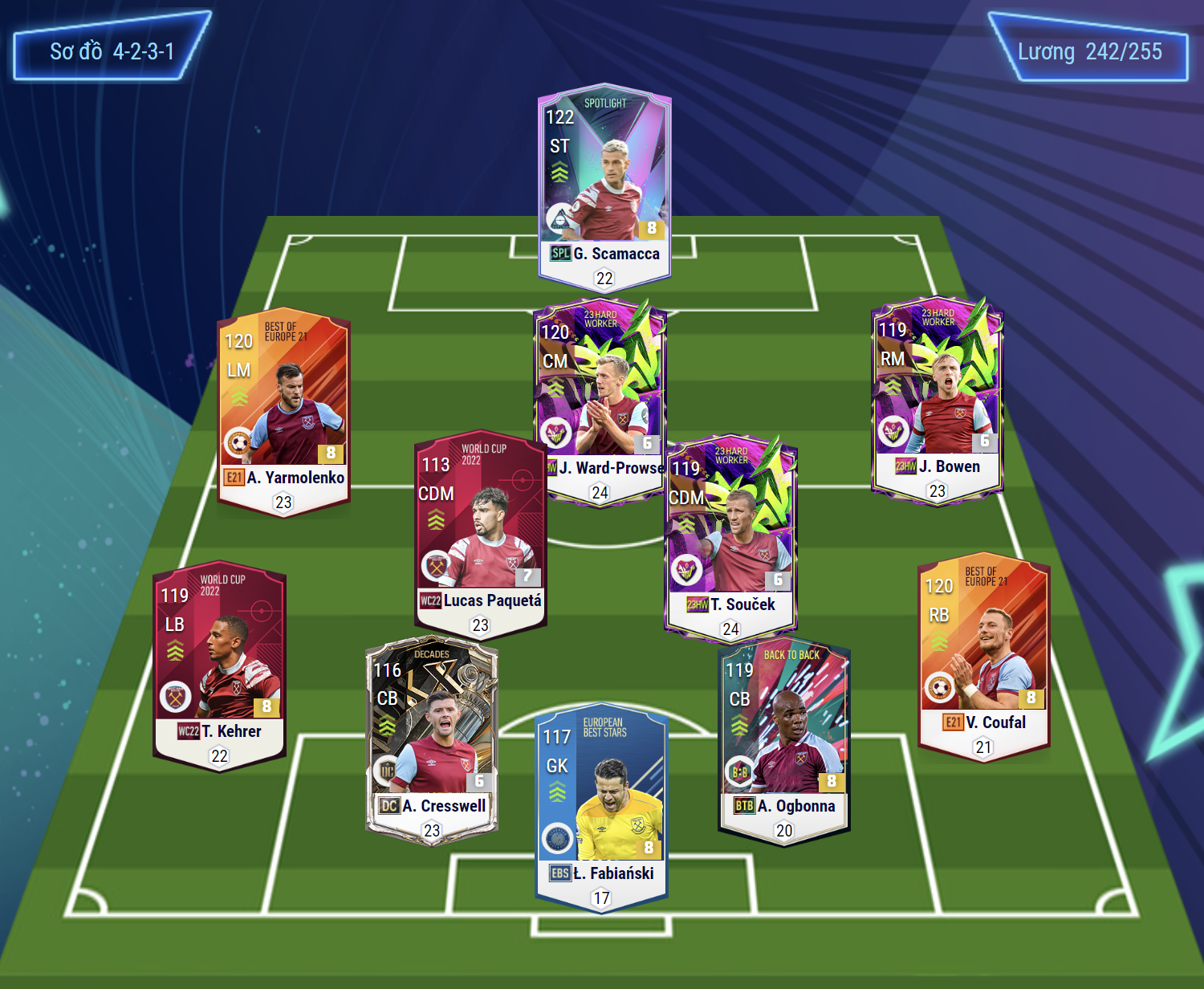Choose the A. Yarmolenko LM card
The image size is (1204, 989).
point(283,411)
